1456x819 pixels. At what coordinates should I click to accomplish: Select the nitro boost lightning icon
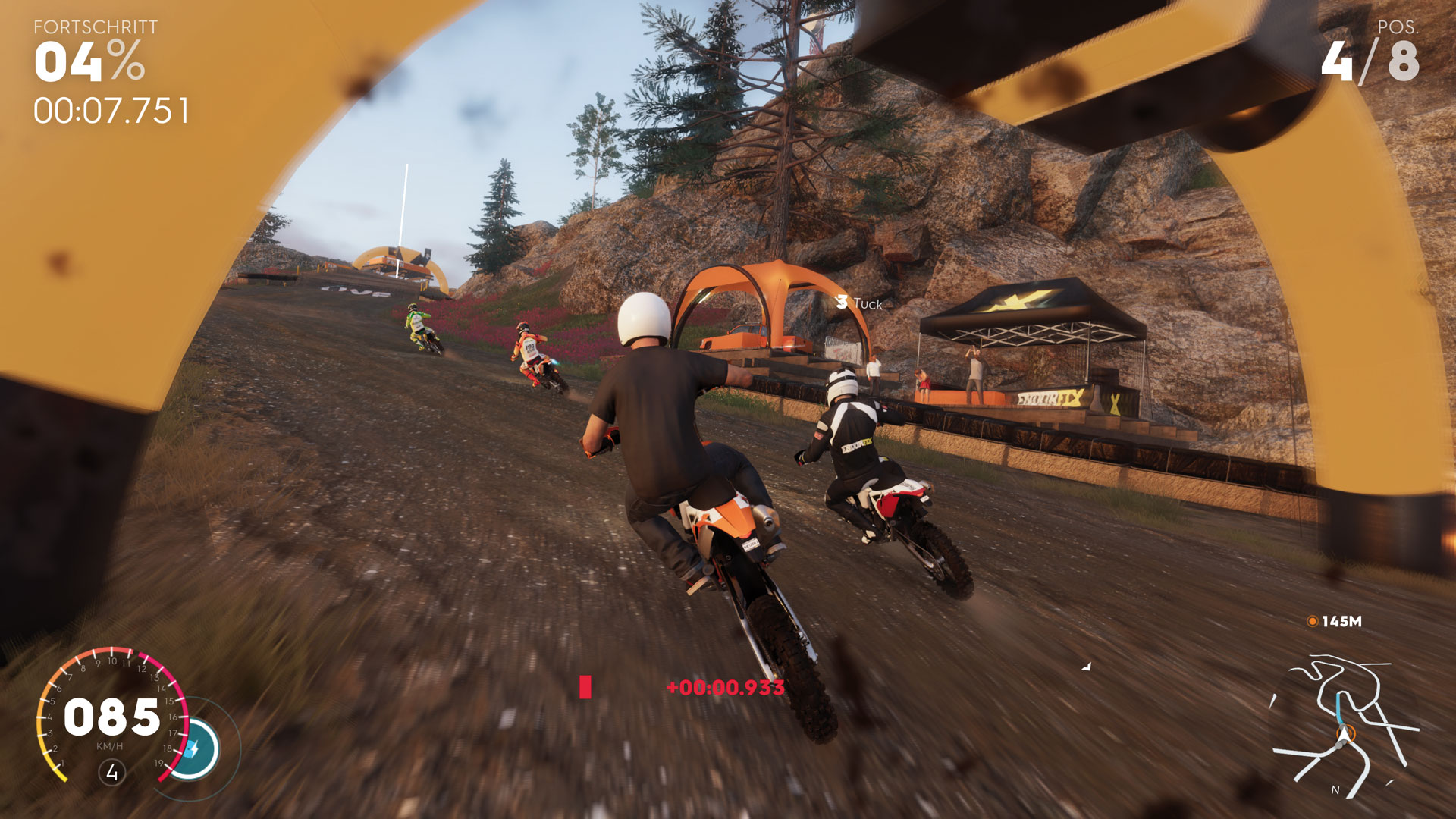coord(193,749)
